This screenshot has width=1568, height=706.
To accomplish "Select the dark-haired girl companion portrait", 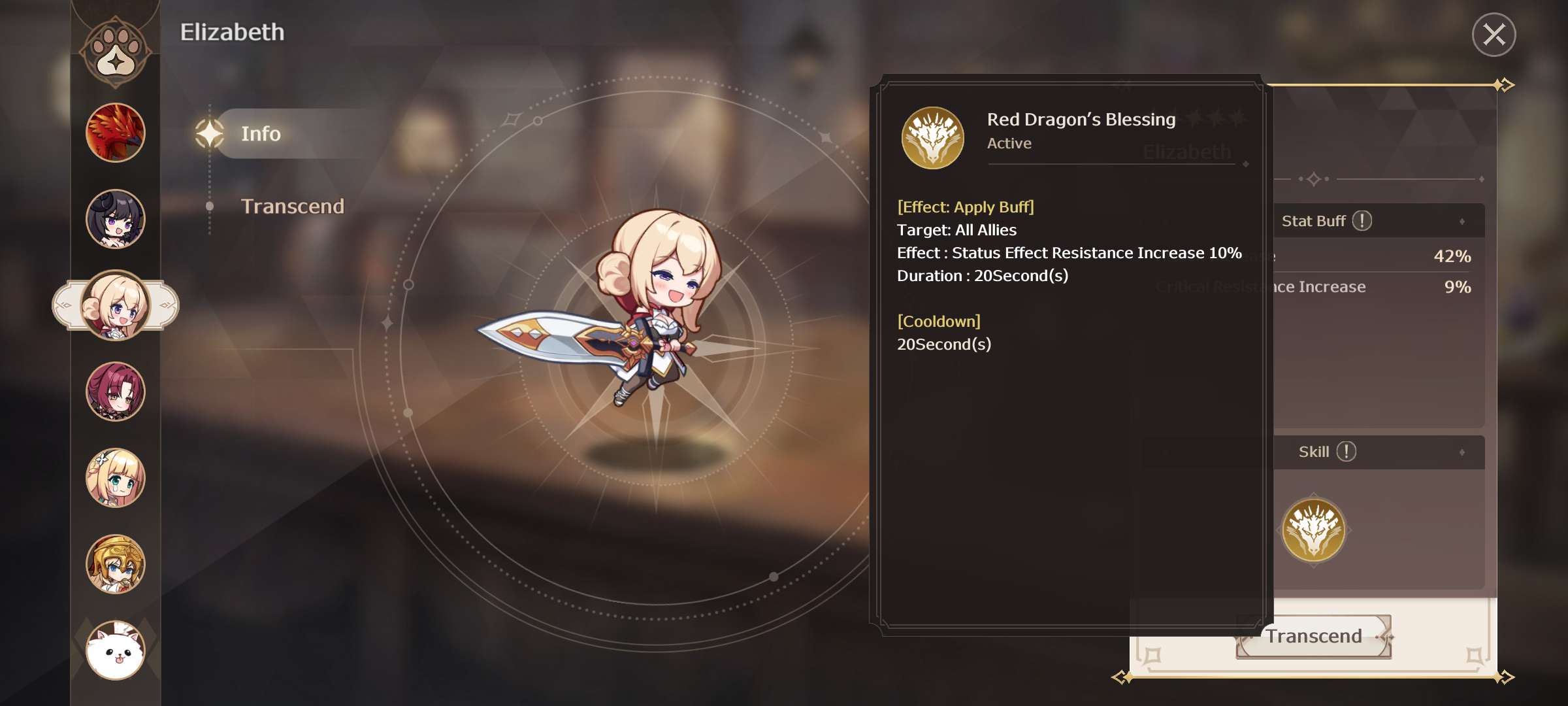I will coord(116,219).
